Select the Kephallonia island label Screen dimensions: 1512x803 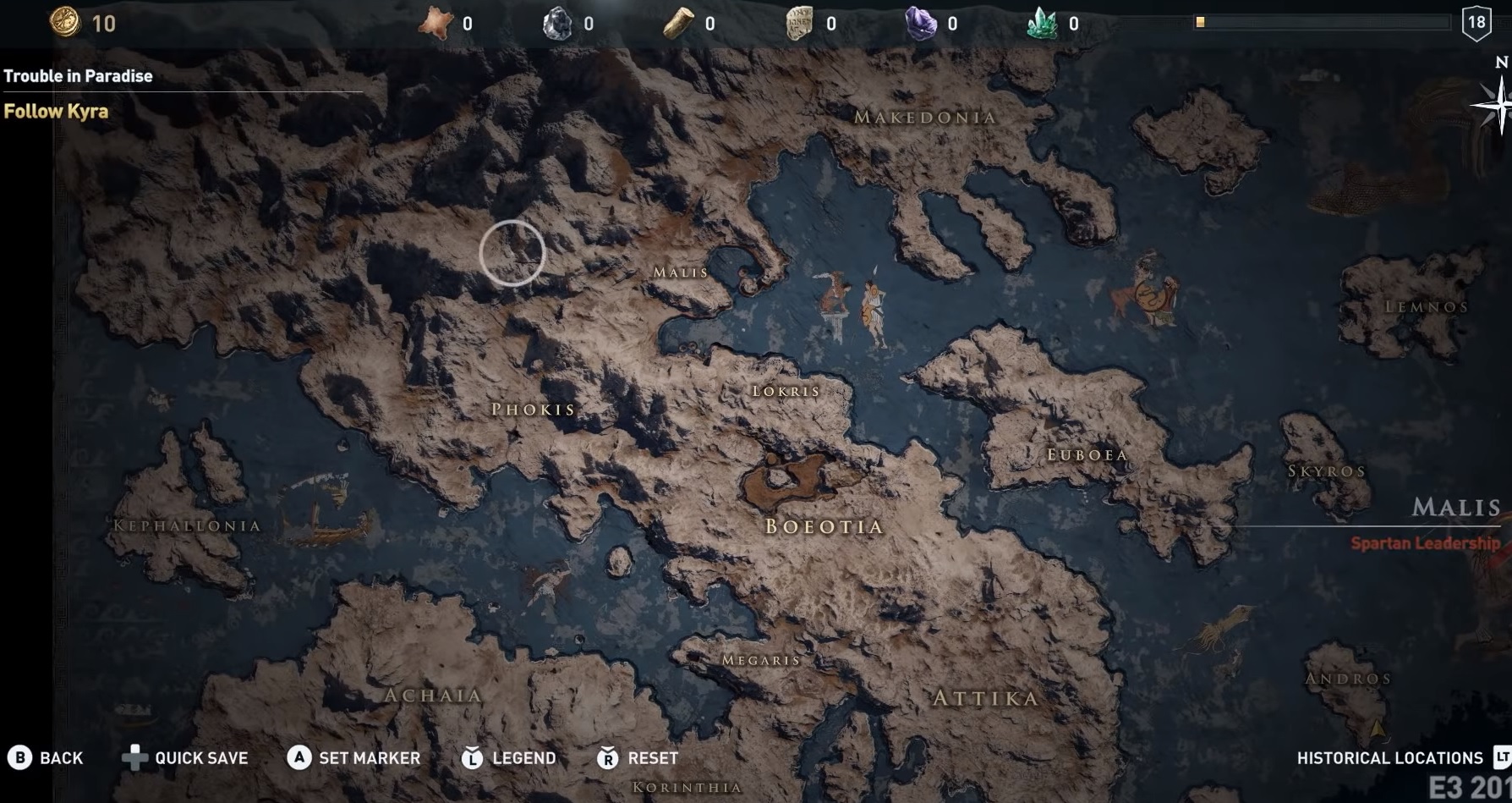pyautogui.click(x=188, y=525)
